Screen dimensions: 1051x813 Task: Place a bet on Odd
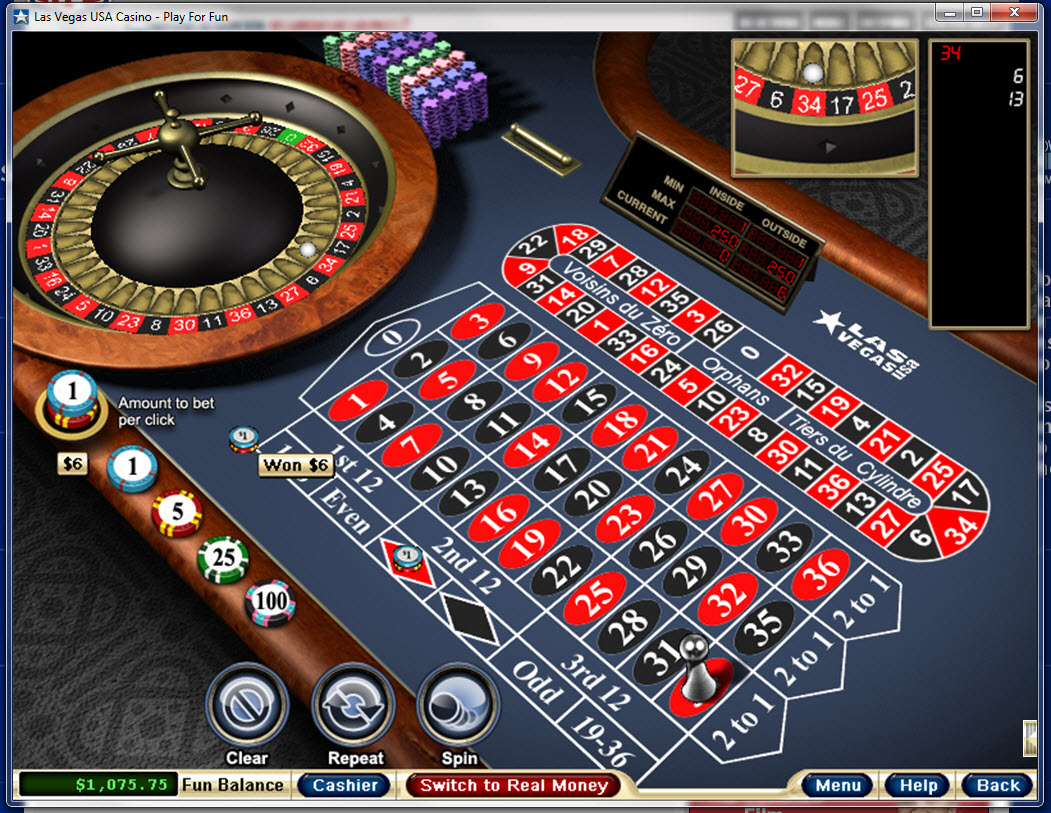(536, 686)
